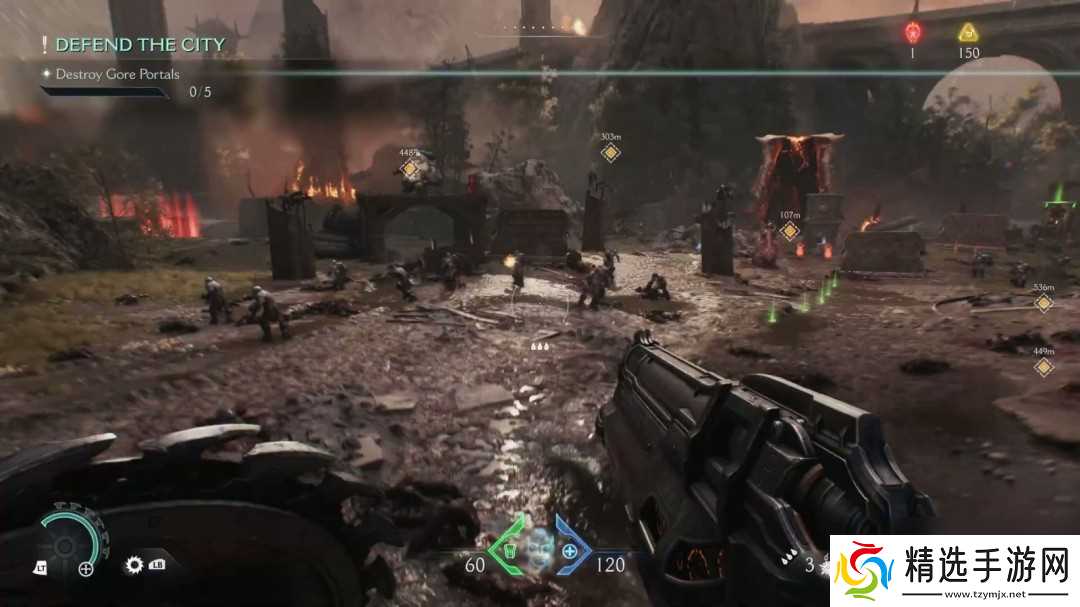
Task: Click the green armor chevron icon
Action: click(x=506, y=551)
